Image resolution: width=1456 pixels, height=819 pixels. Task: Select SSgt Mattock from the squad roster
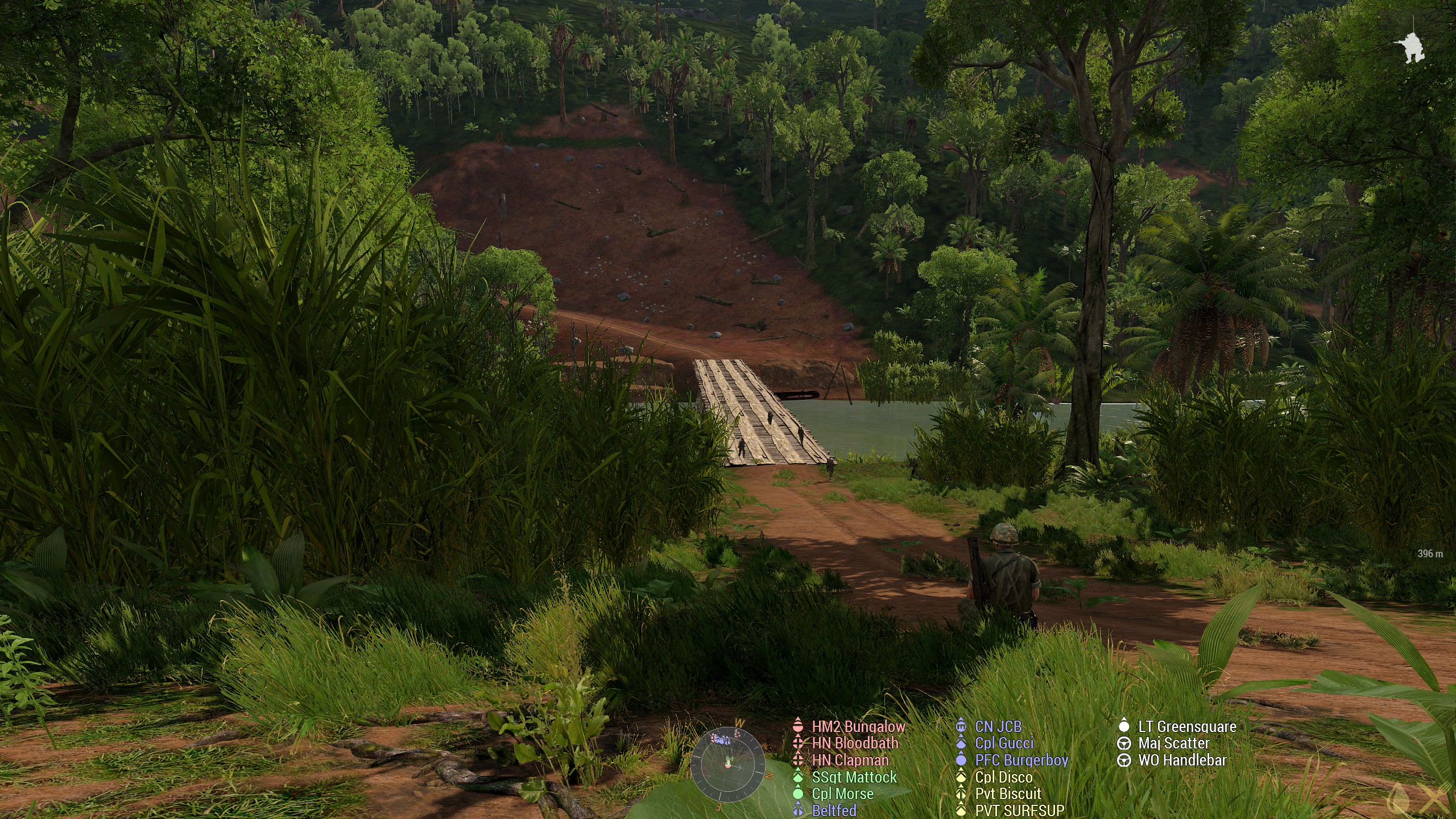pos(854,777)
